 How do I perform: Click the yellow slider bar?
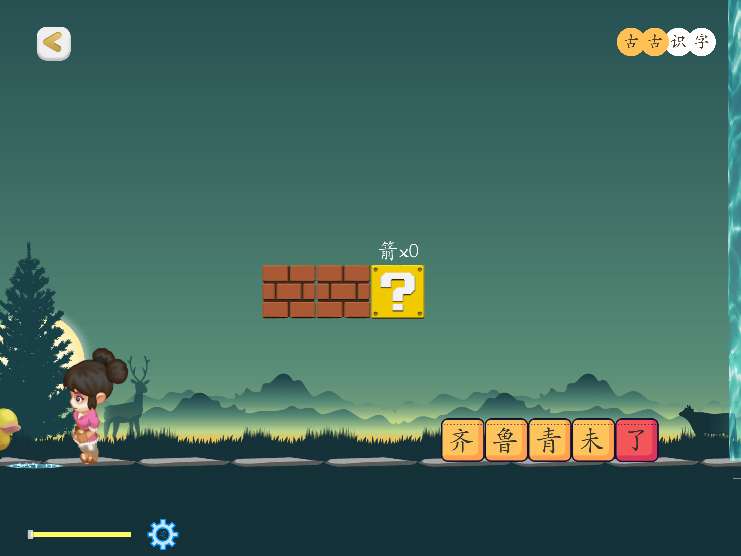click(81, 534)
